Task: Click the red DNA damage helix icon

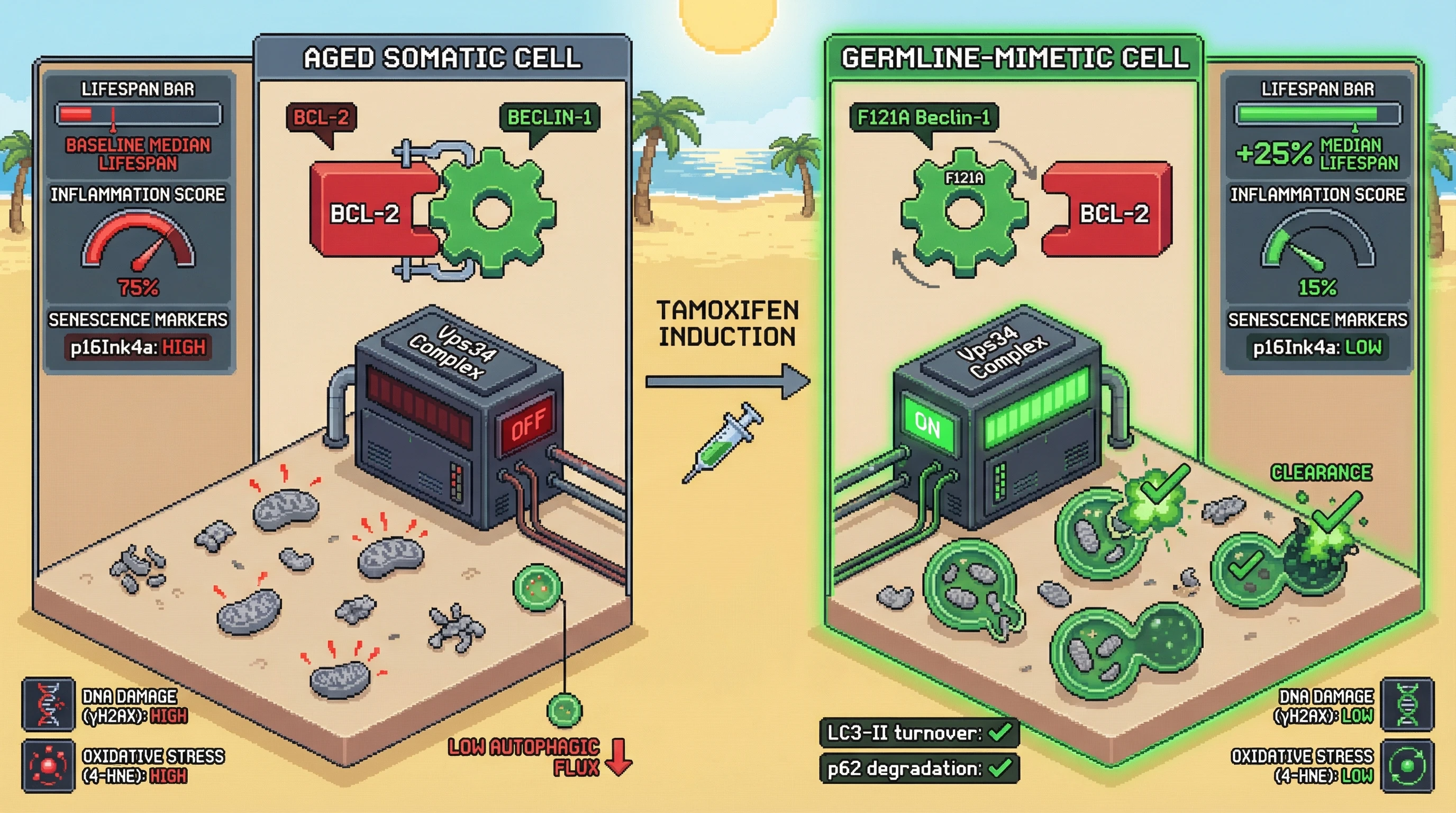Action: point(49,704)
